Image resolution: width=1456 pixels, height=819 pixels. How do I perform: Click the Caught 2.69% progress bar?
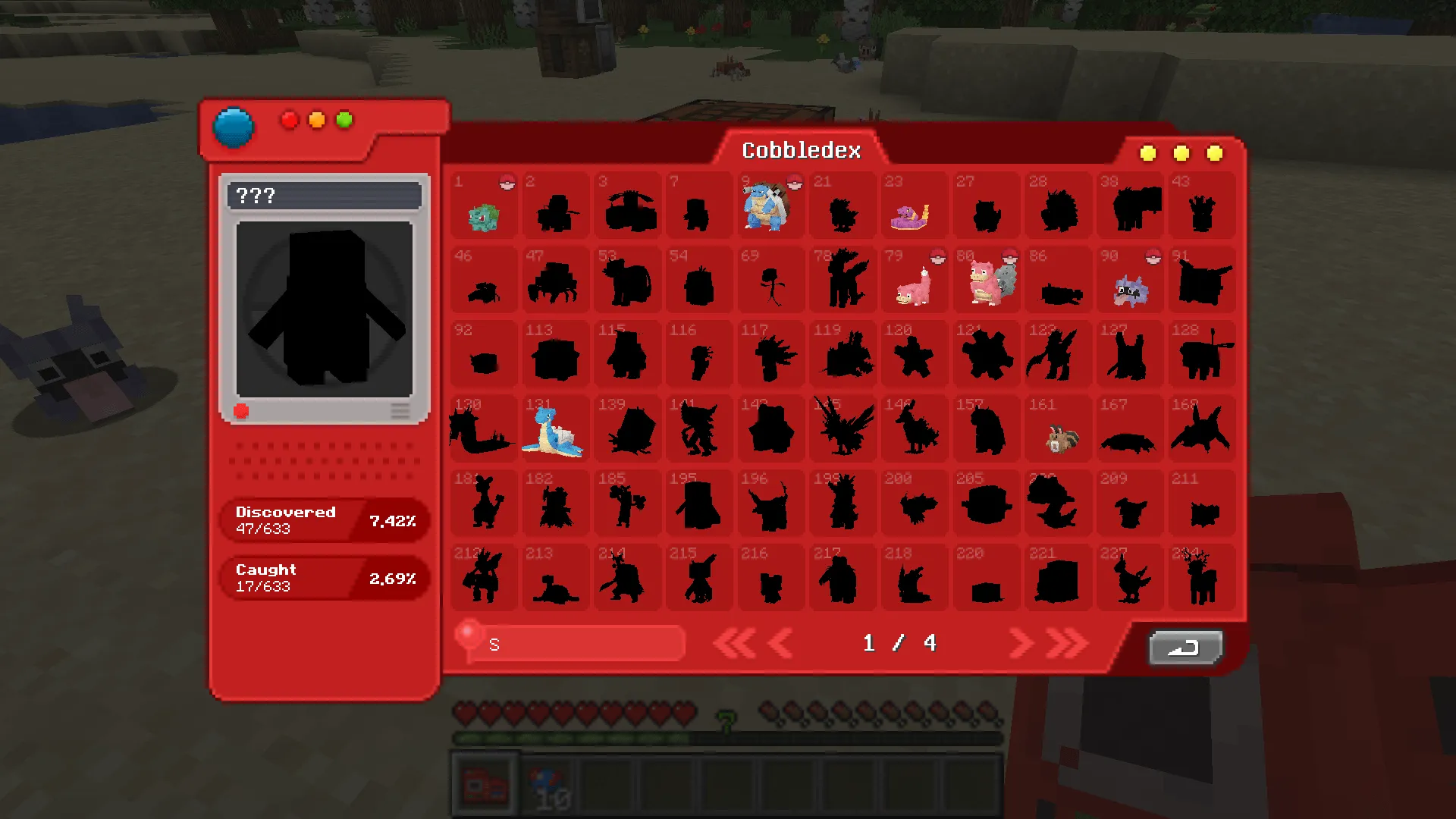pos(325,577)
